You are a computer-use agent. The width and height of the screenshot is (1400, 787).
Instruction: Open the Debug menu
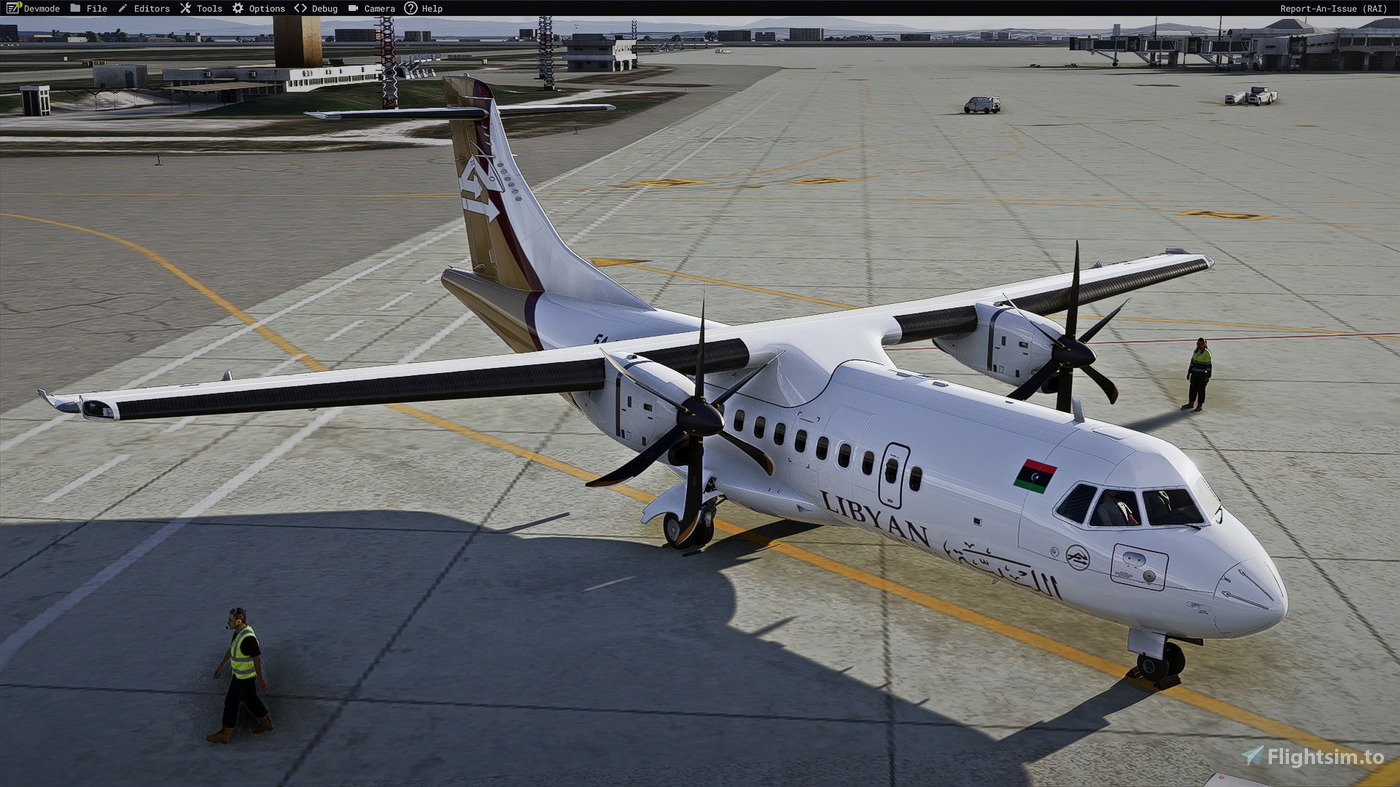tap(325, 8)
